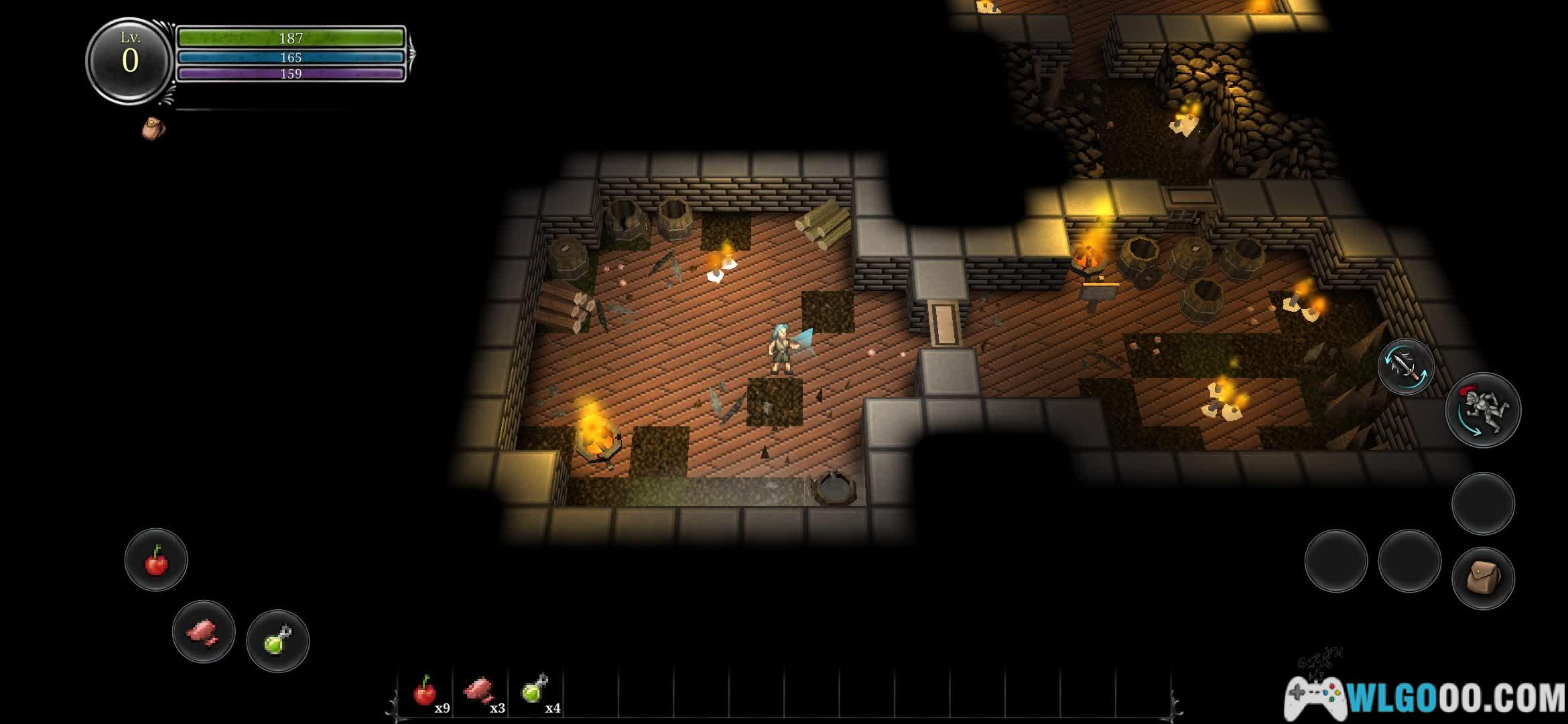Use the raw meat quick-use button
1568x724 pixels.
[204, 631]
